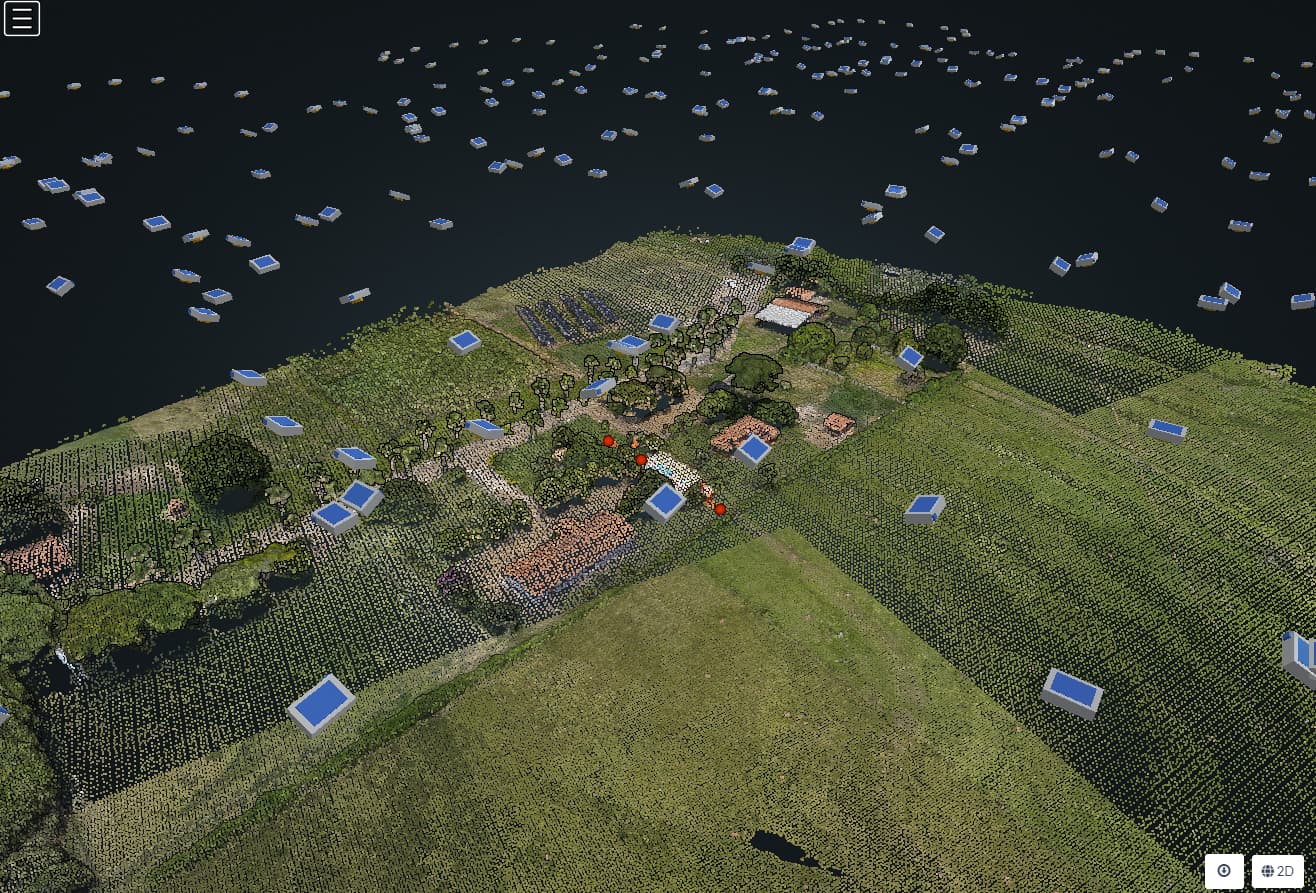Open the hamburger menu panel
1316x893 pixels.
[22, 18]
